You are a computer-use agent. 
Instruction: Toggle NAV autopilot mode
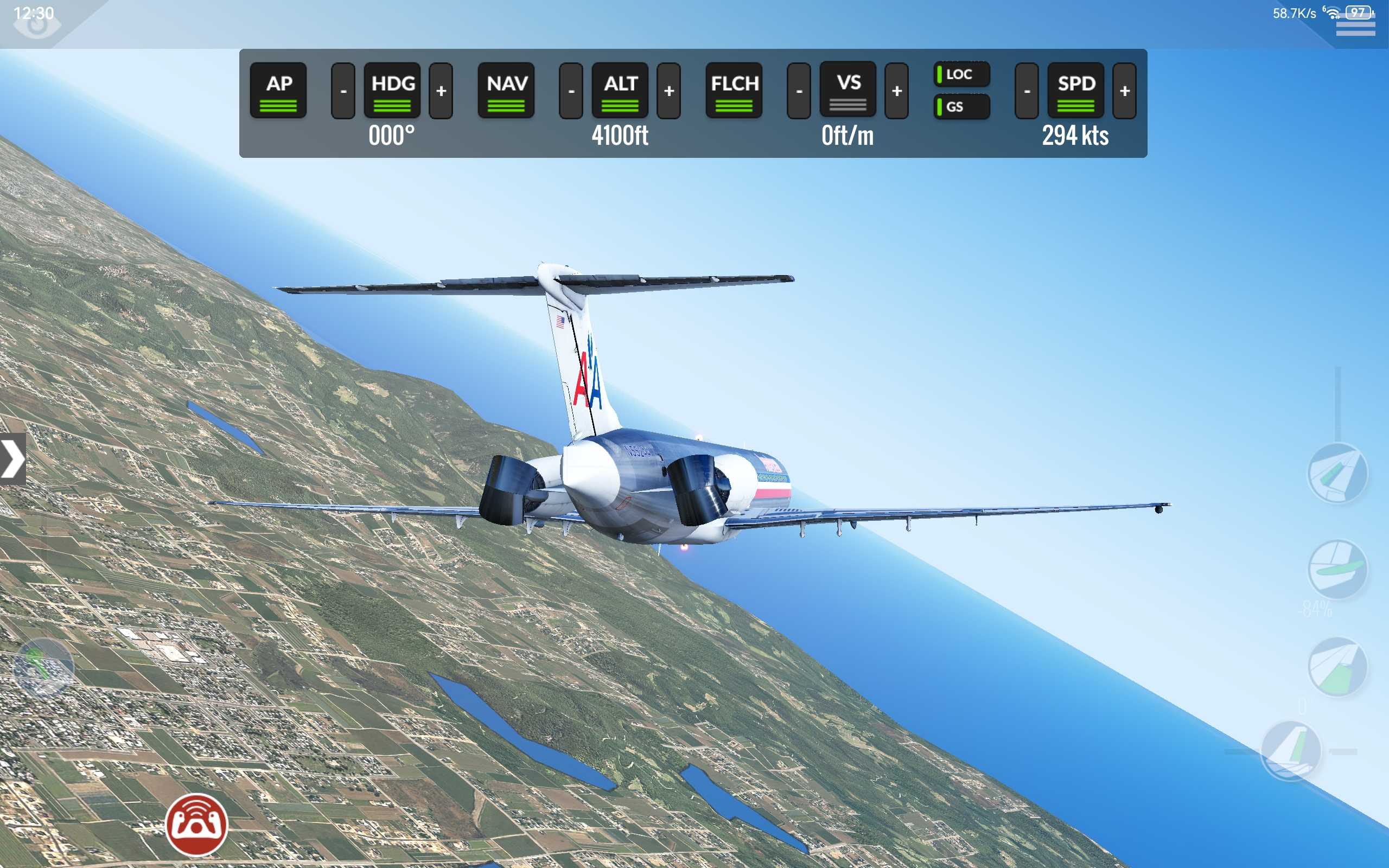pyautogui.click(x=506, y=90)
